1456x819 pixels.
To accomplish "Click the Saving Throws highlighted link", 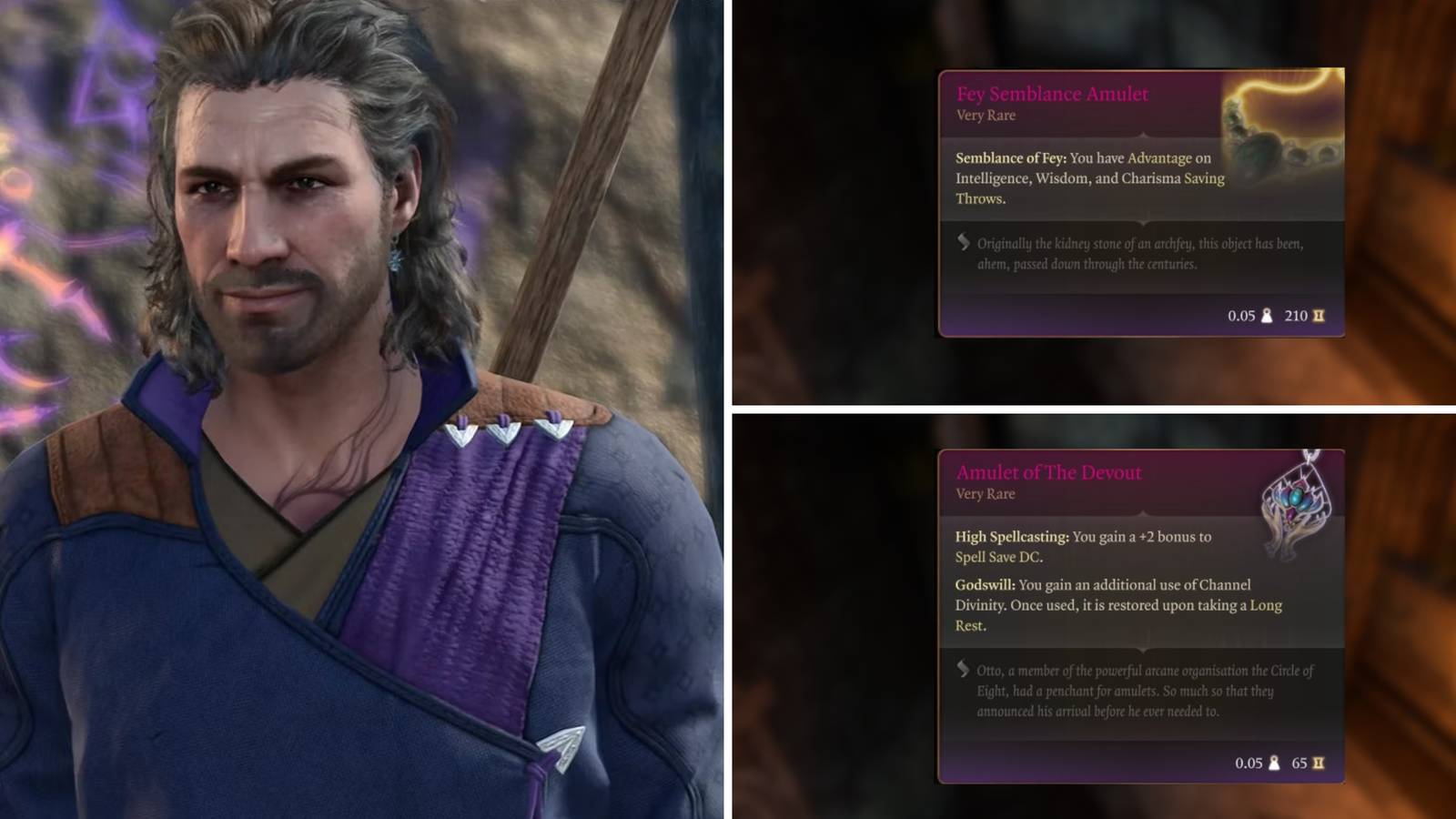I will coord(1204,178).
